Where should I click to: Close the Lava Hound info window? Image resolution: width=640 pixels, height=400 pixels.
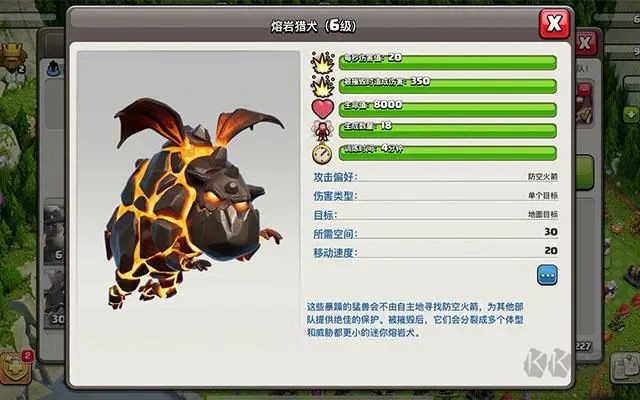pyautogui.click(x=553, y=23)
